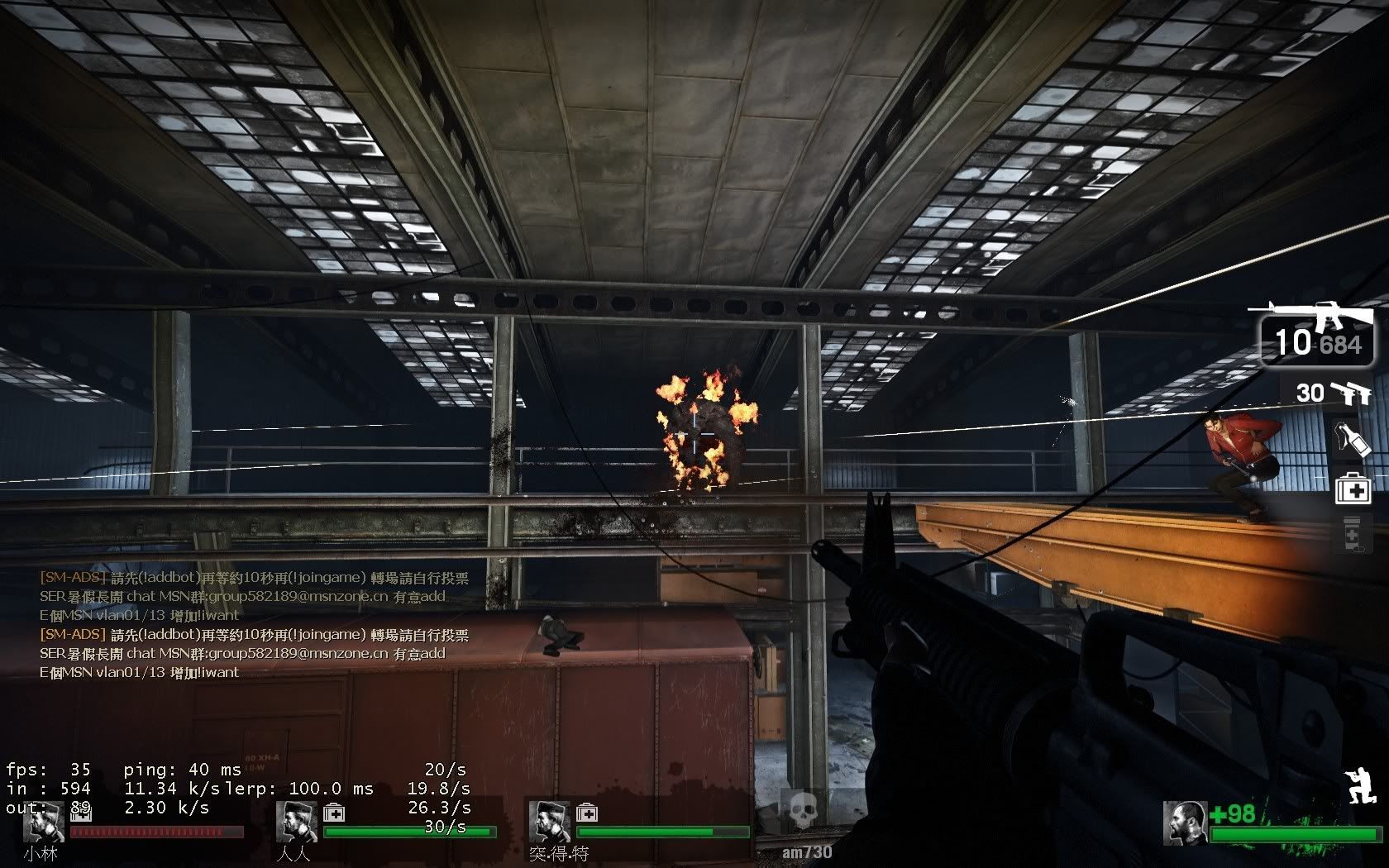The width and height of the screenshot is (1389, 868).
Task: Click teammate 突得特's portrait
Action: [548, 821]
